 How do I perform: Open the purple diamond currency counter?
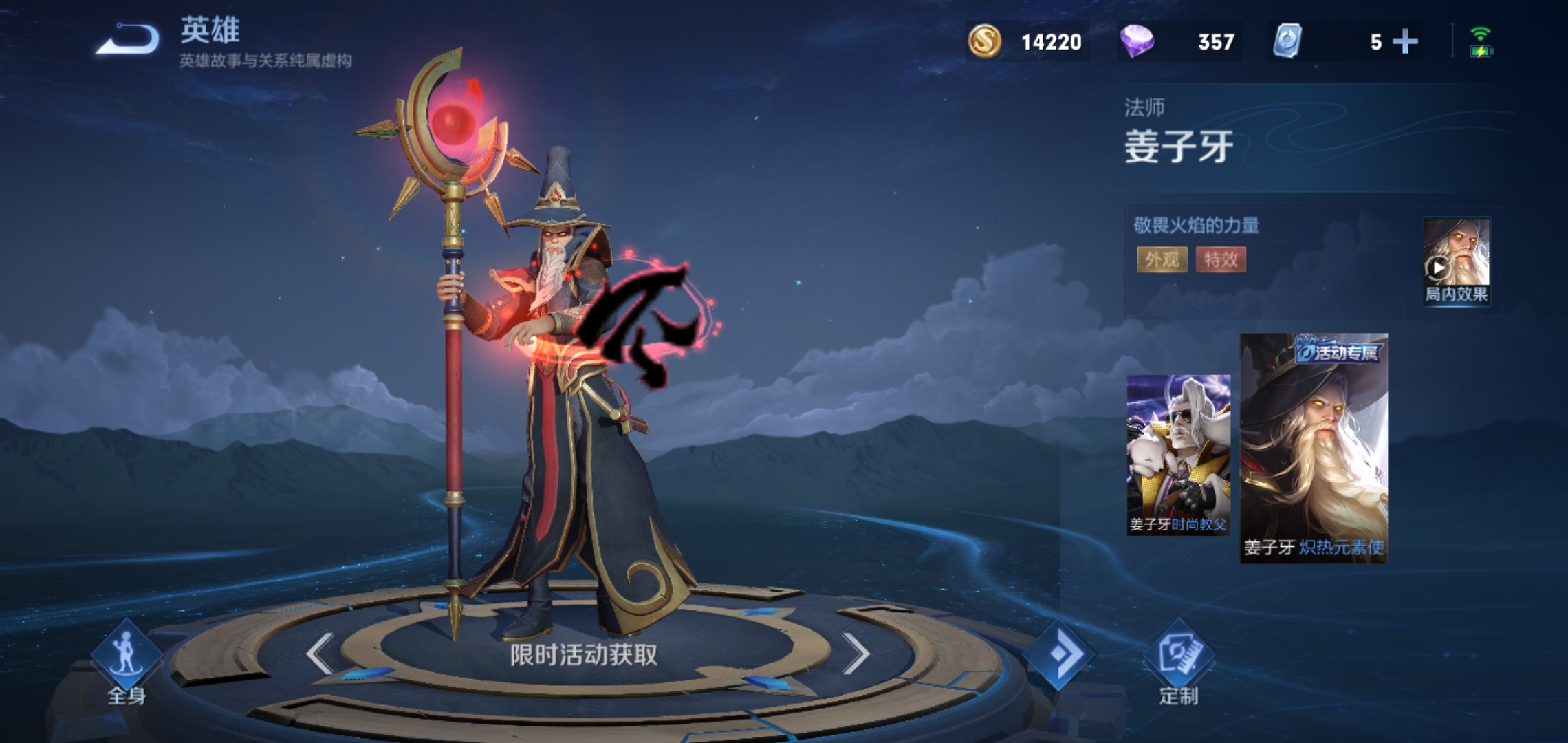[1179, 42]
